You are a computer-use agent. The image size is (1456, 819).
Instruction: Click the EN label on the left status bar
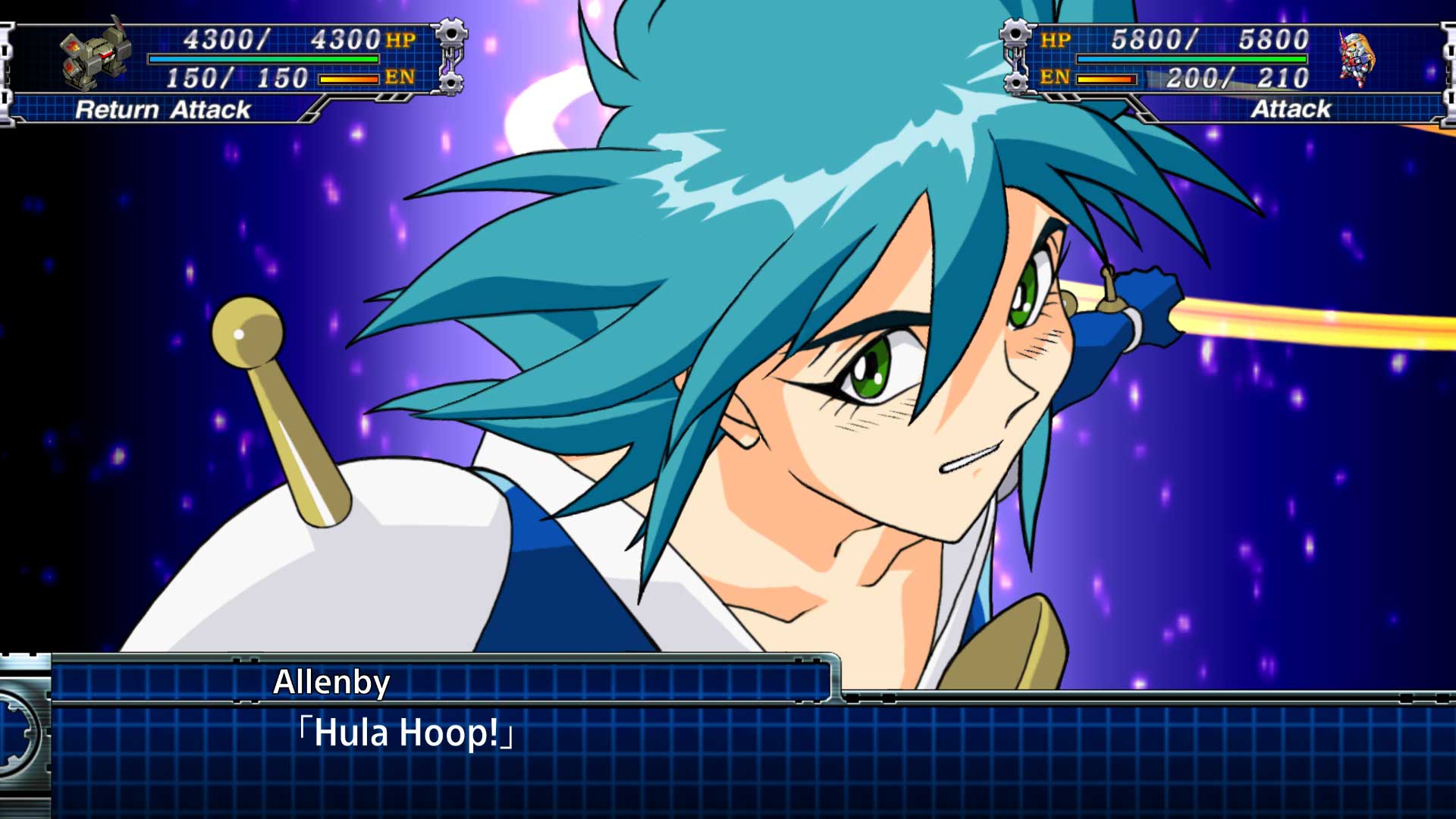(x=402, y=76)
